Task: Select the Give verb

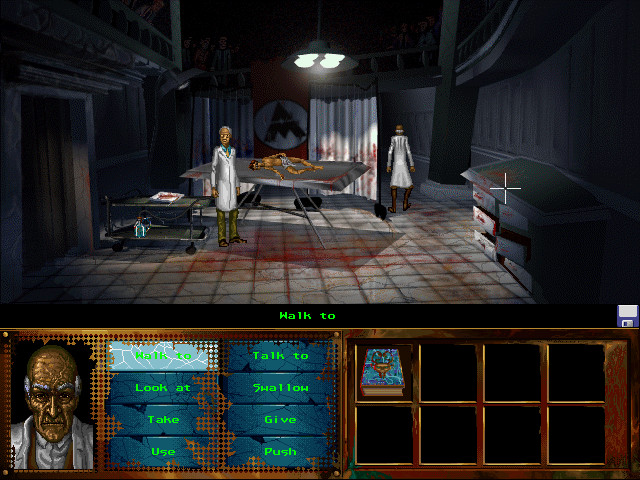Action: 280,420
